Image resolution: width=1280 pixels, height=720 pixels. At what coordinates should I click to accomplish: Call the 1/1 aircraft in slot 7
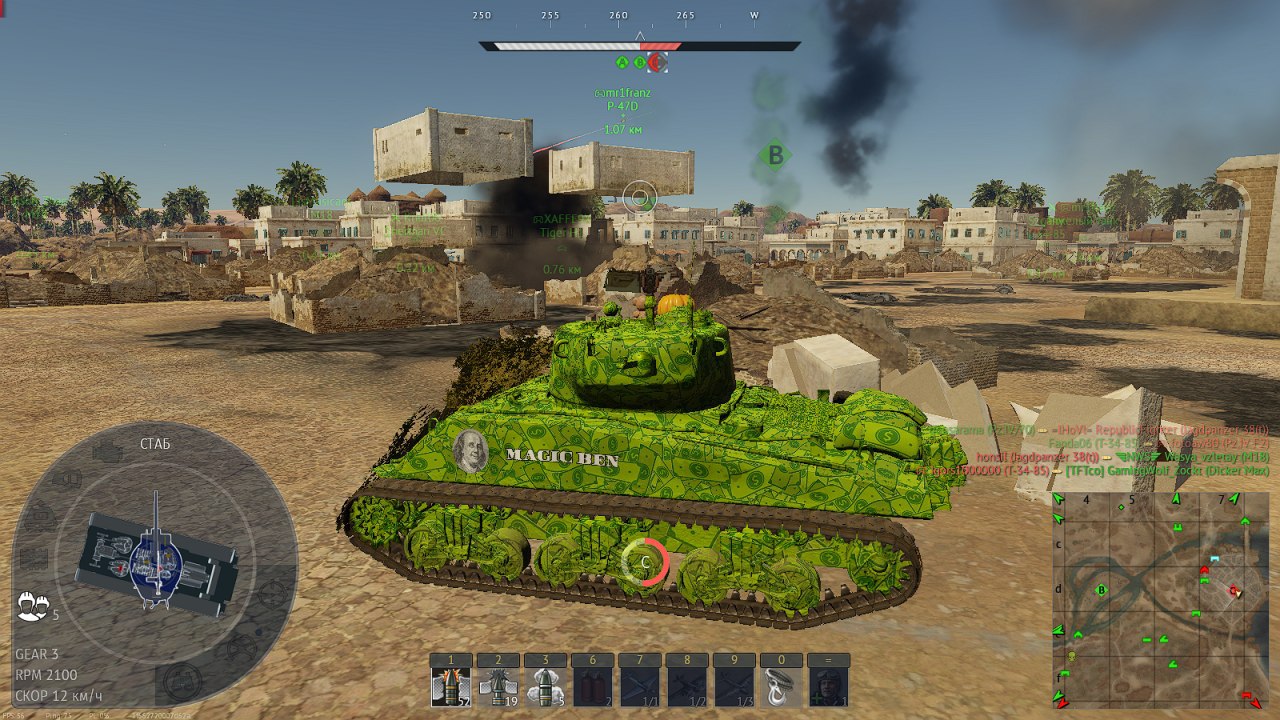(638, 687)
